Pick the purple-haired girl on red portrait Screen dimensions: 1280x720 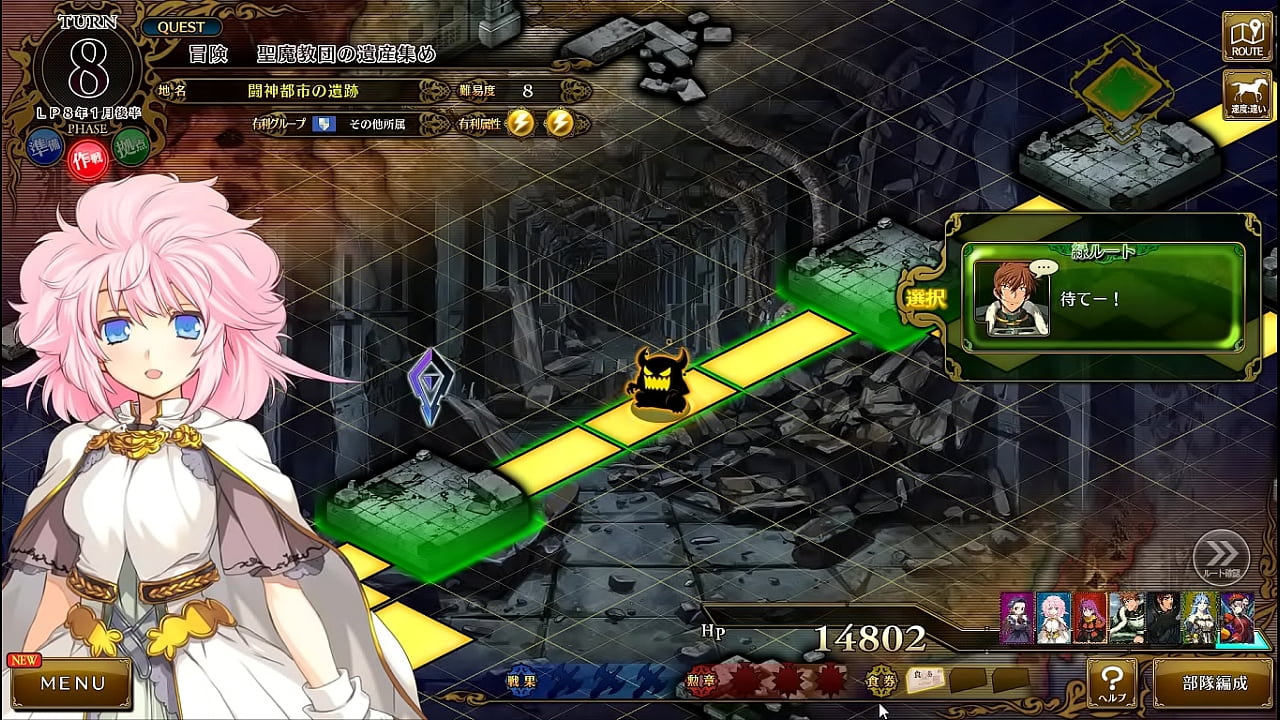(x=1089, y=618)
